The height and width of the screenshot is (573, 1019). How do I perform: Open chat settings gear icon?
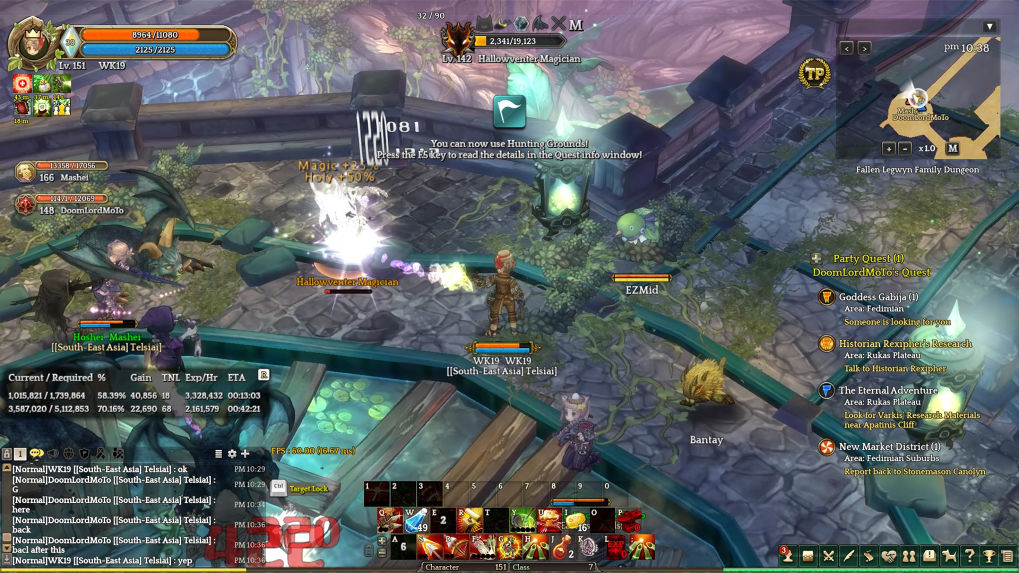(232, 454)
